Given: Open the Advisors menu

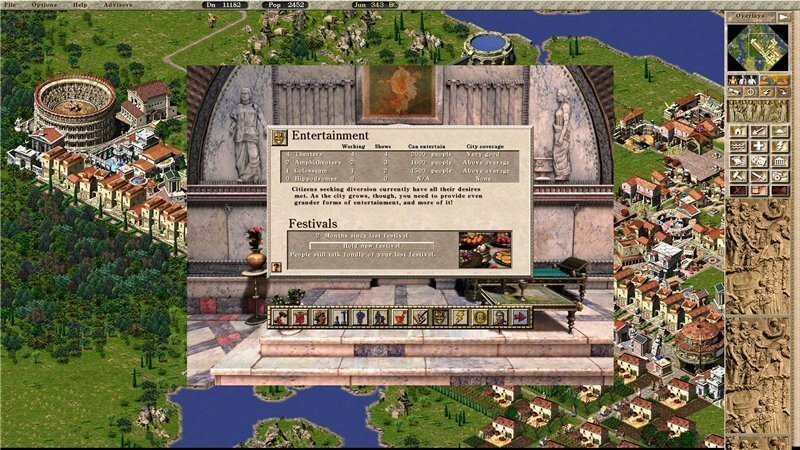Looking at the screenshot, I should pyautogui.click(x=117, y=5).
